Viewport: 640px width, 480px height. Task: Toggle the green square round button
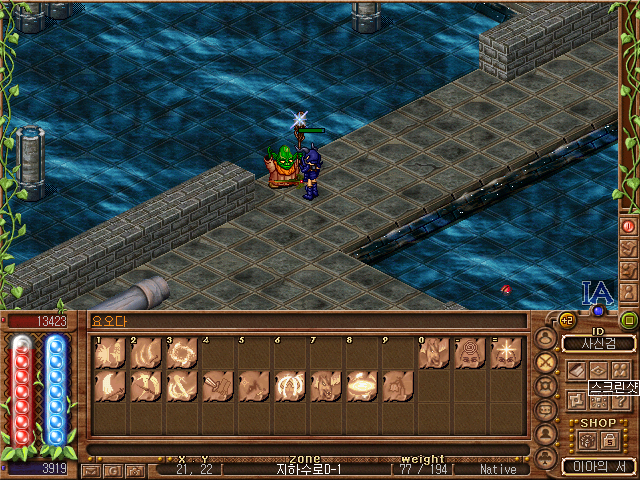(x=628, y=321)
